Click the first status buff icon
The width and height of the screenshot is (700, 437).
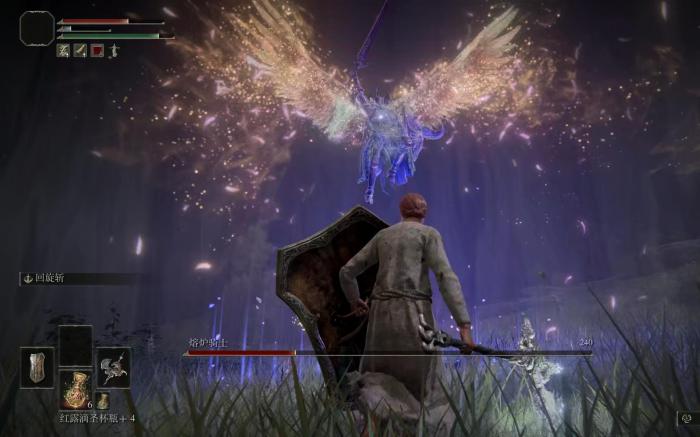[x=63, y=50]
